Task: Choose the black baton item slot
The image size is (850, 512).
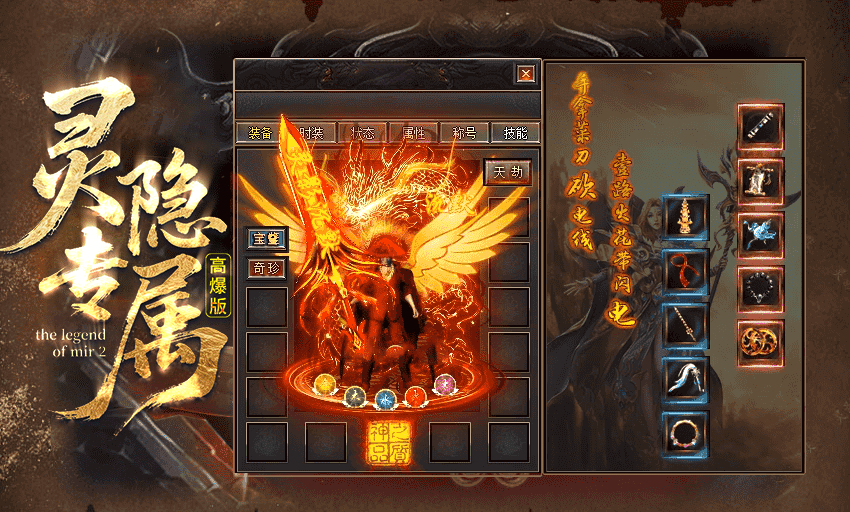Action: (x=761, y=127)
